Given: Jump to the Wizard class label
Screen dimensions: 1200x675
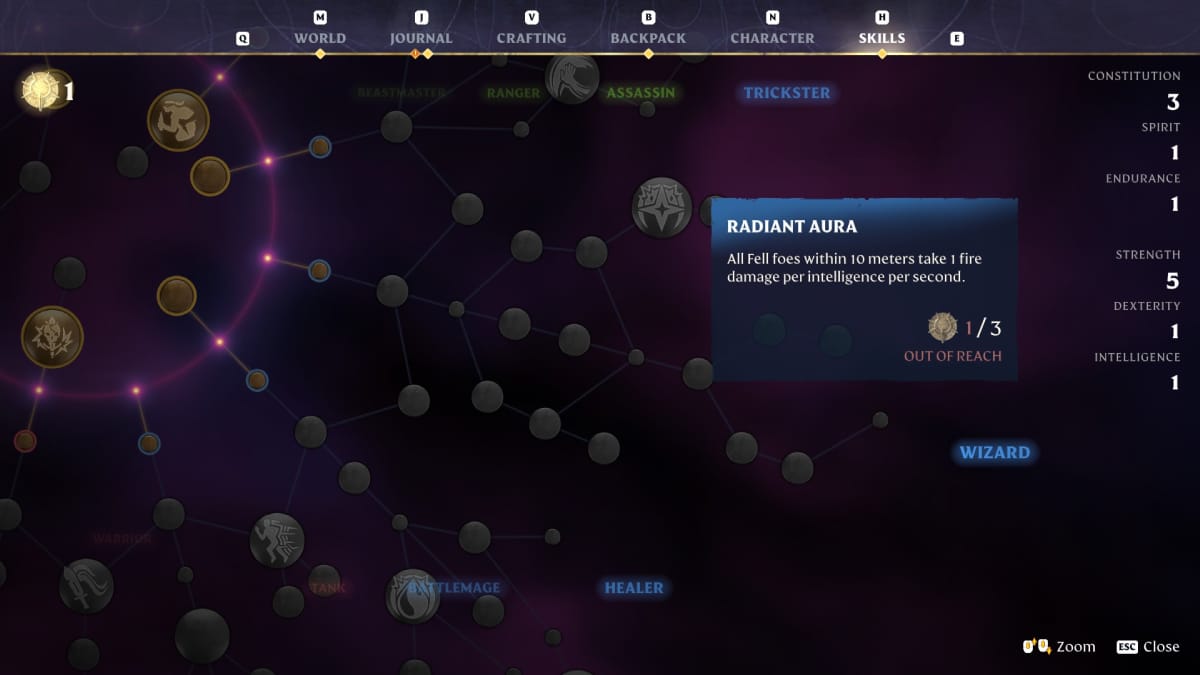Looking at the screenshot, I should 994,453.
